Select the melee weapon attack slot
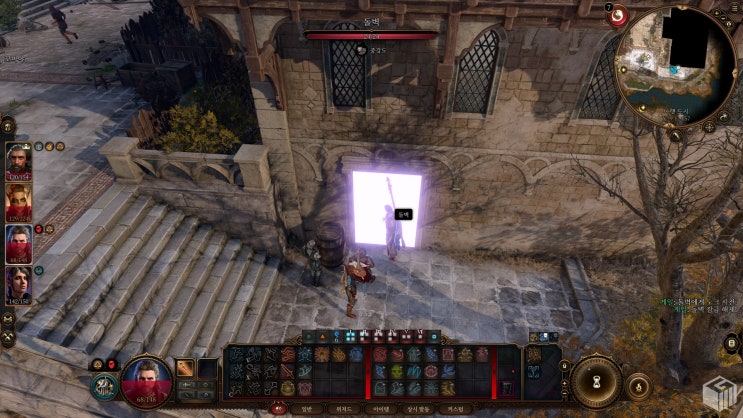 pos(186,368)
